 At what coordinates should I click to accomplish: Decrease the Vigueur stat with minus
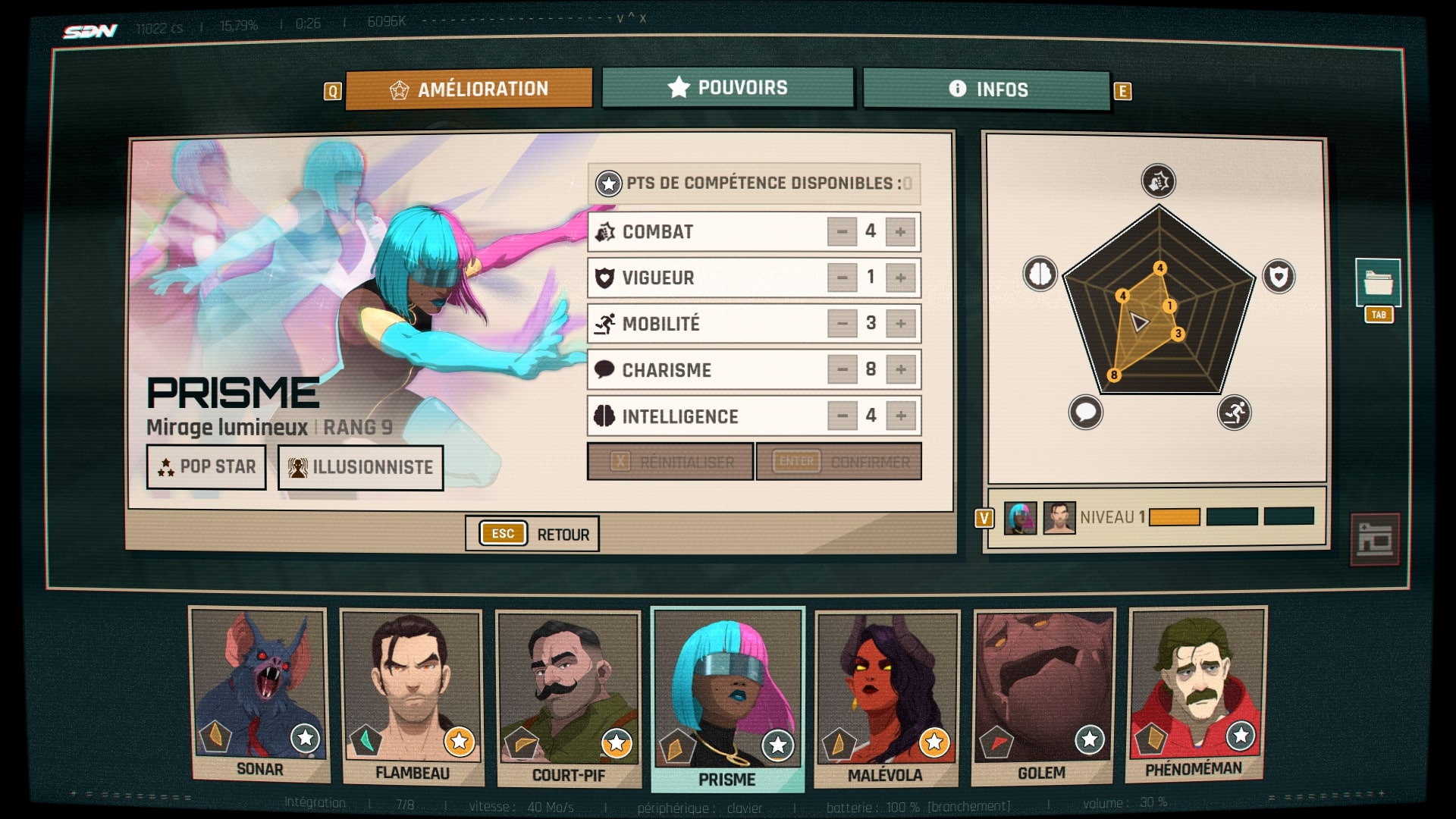[x=842, y=278]
